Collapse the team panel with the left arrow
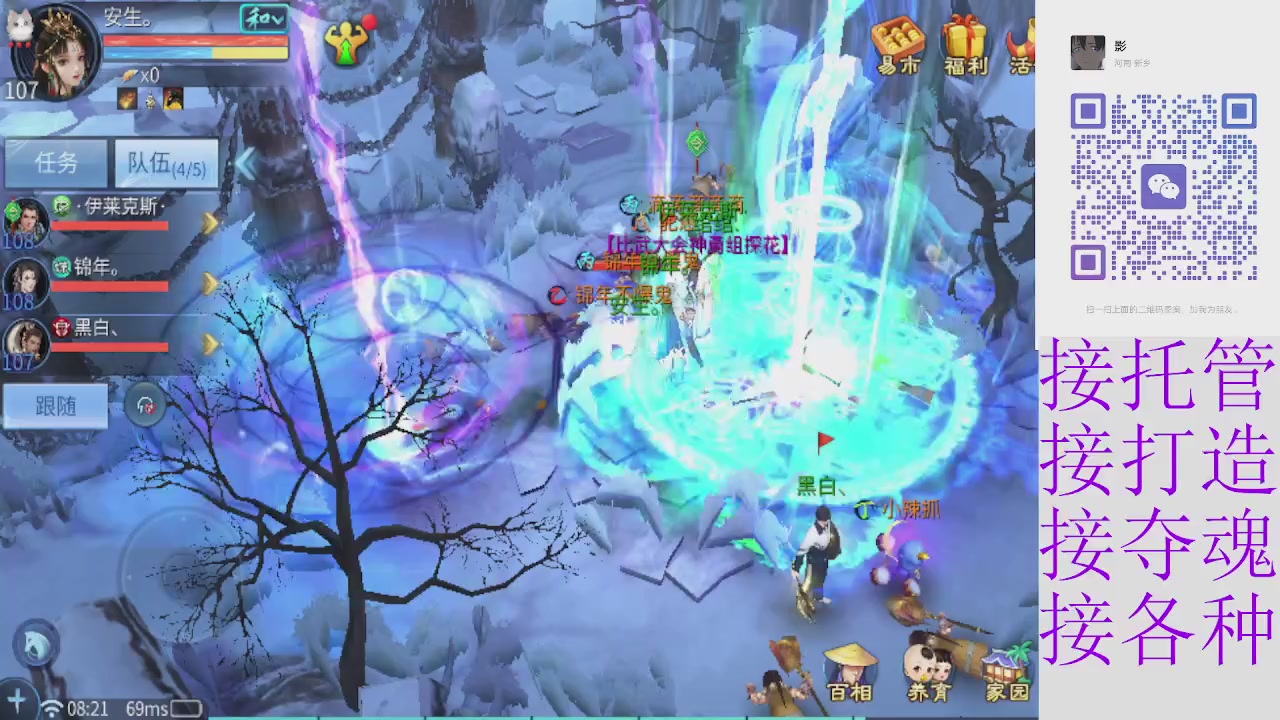This screenshot has height=720, width=1280. (x=245, y=165)
